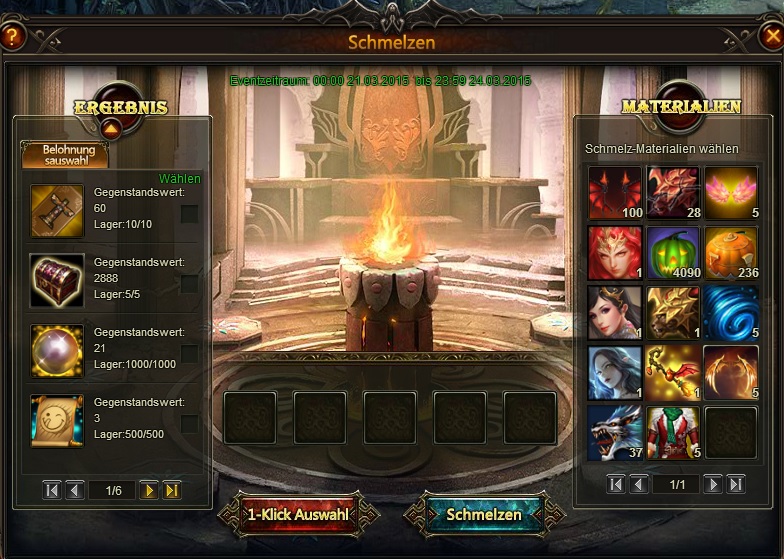Tick the checkbox for the treasure chest reward

(189, 283)
